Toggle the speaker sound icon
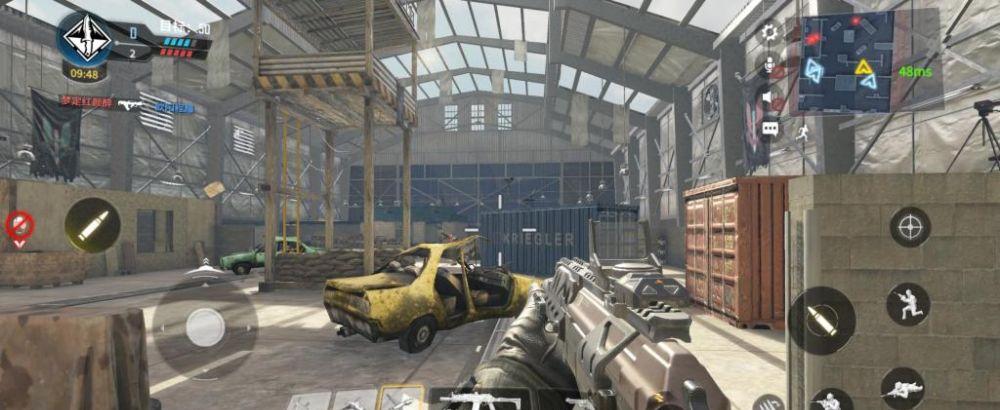The image size is (1000, 410). pos(769,97)
